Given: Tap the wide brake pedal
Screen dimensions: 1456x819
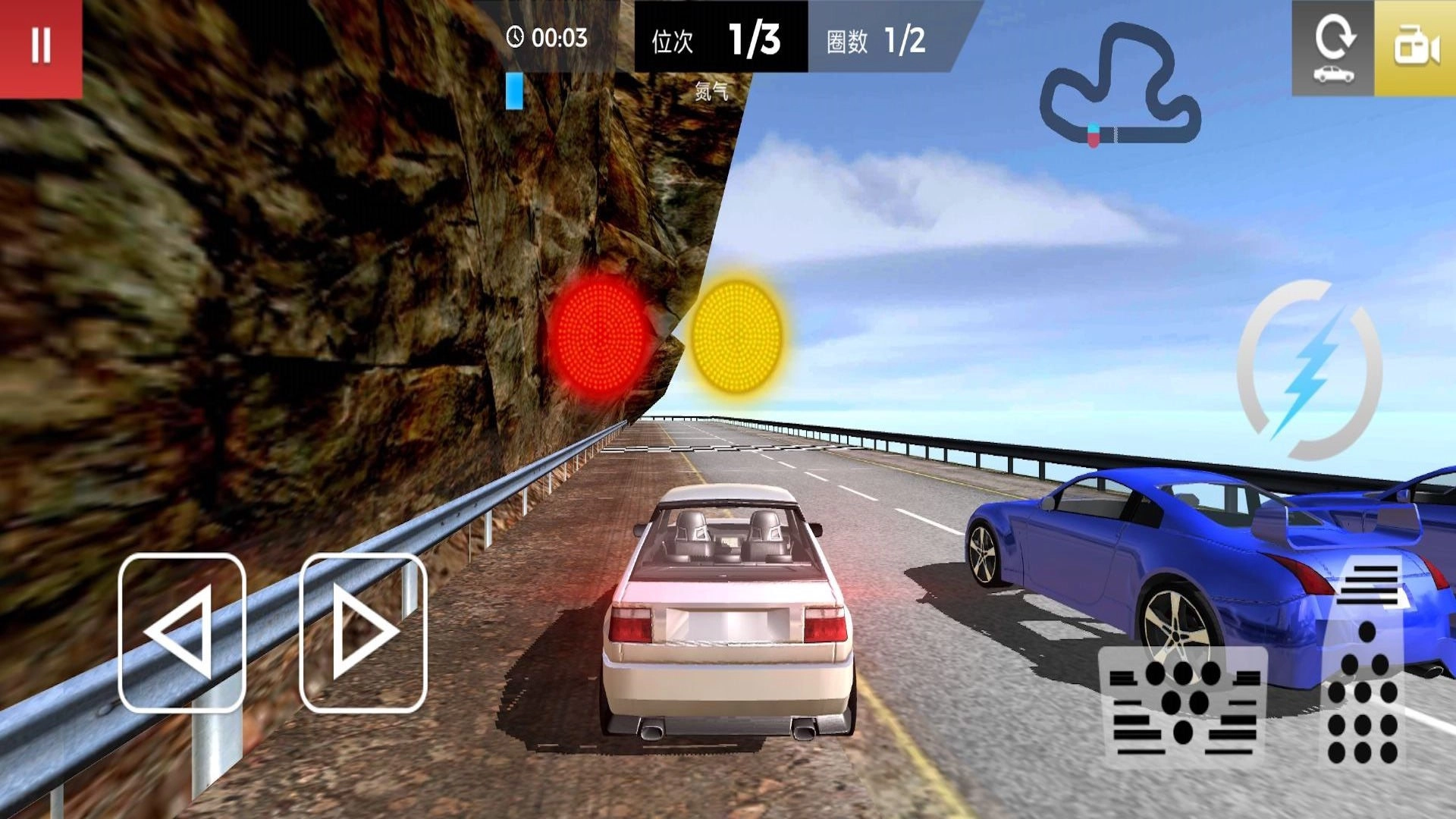Looking at the screenshot, I should click(x=1182, y=707).
